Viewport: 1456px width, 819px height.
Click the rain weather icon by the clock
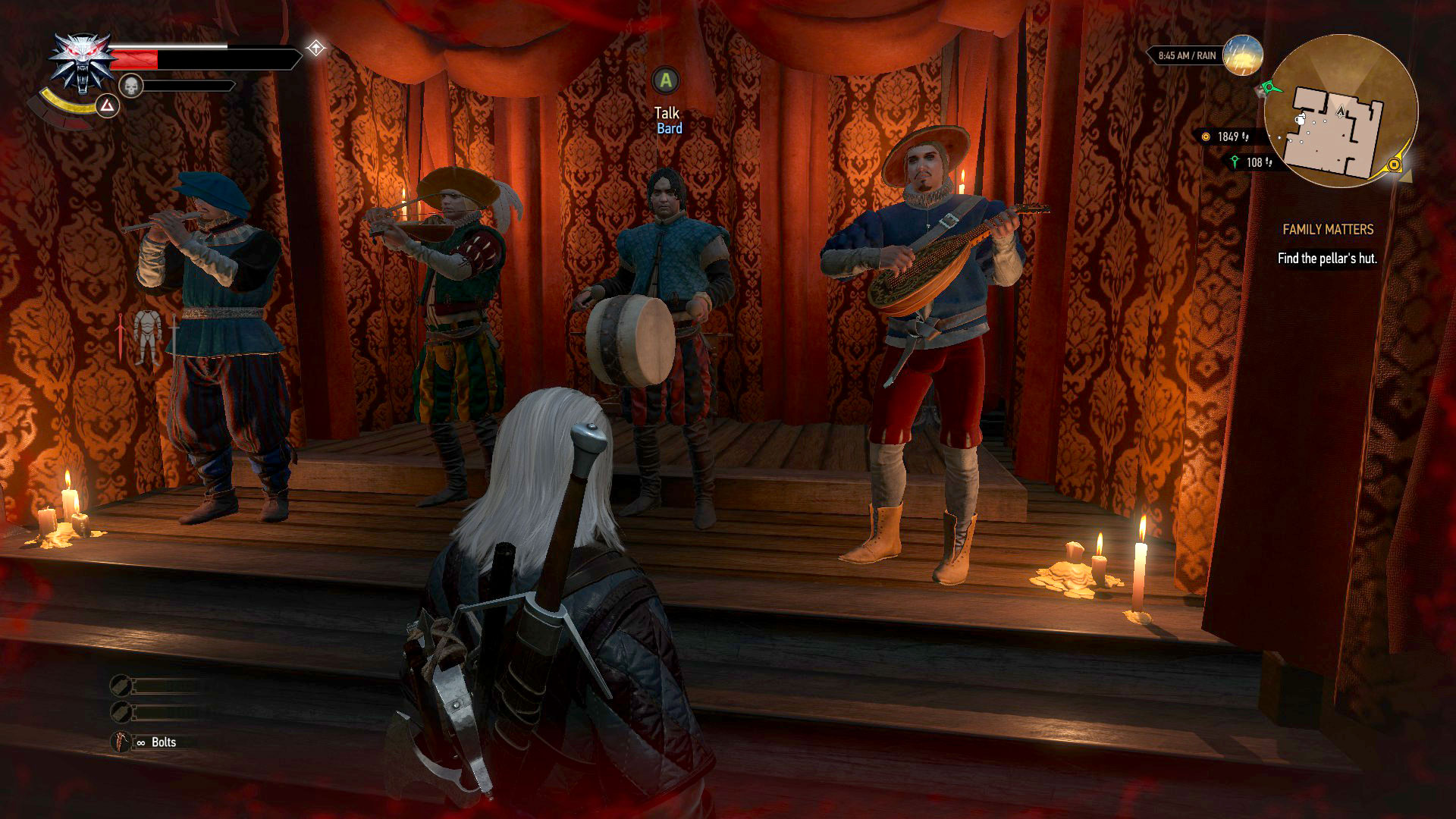pos(1242,55)
